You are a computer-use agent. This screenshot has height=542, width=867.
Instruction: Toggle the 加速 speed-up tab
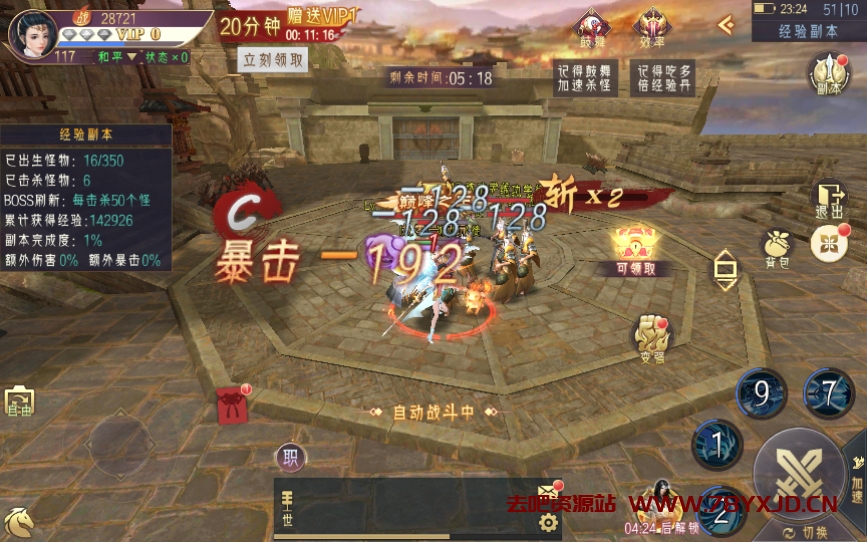click(x=857, y=464)
